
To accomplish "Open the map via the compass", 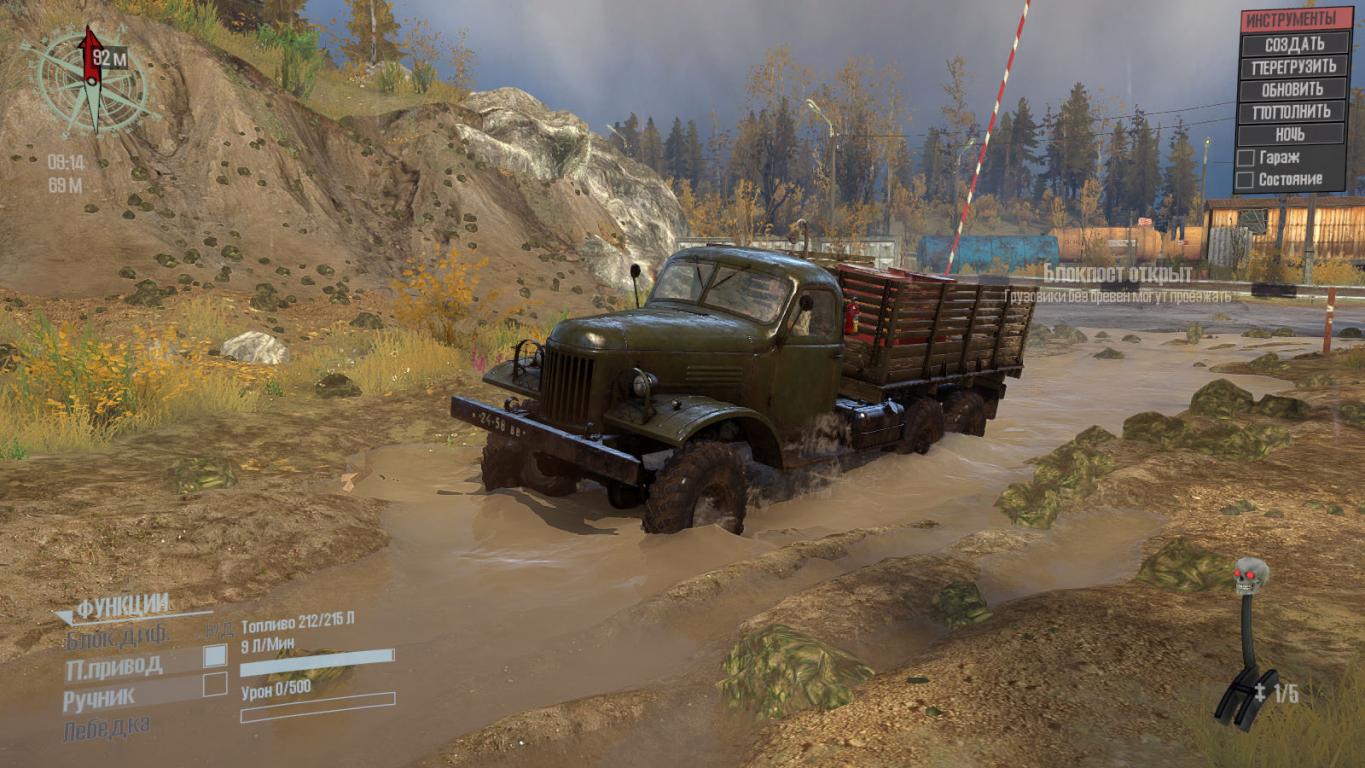I will (x=92, y=82).
